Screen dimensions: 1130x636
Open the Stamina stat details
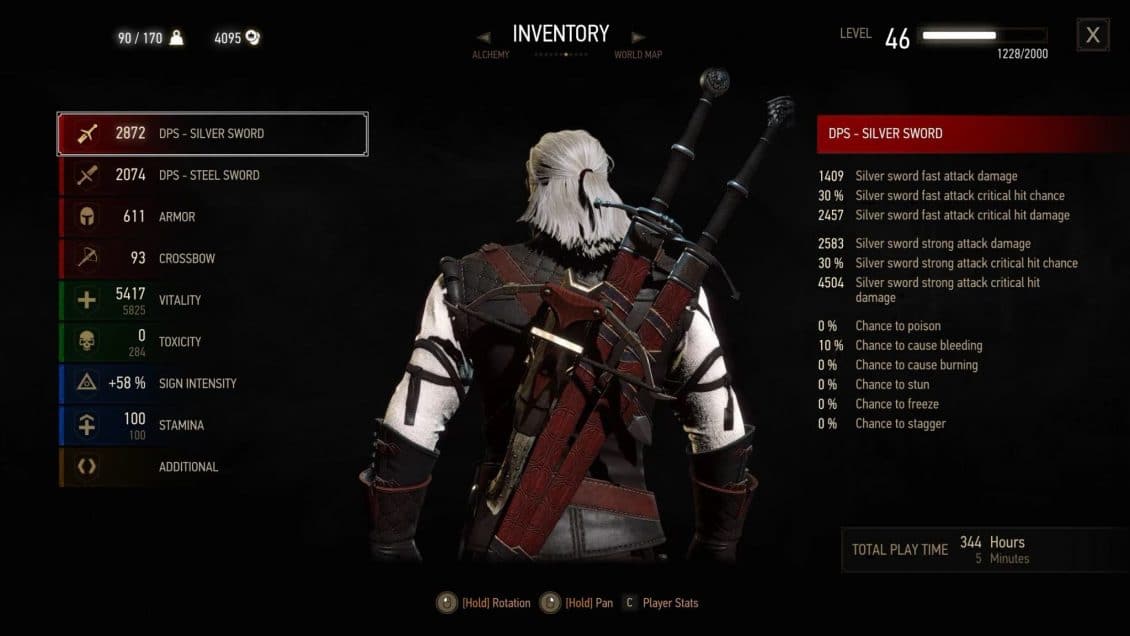point(212,425)
